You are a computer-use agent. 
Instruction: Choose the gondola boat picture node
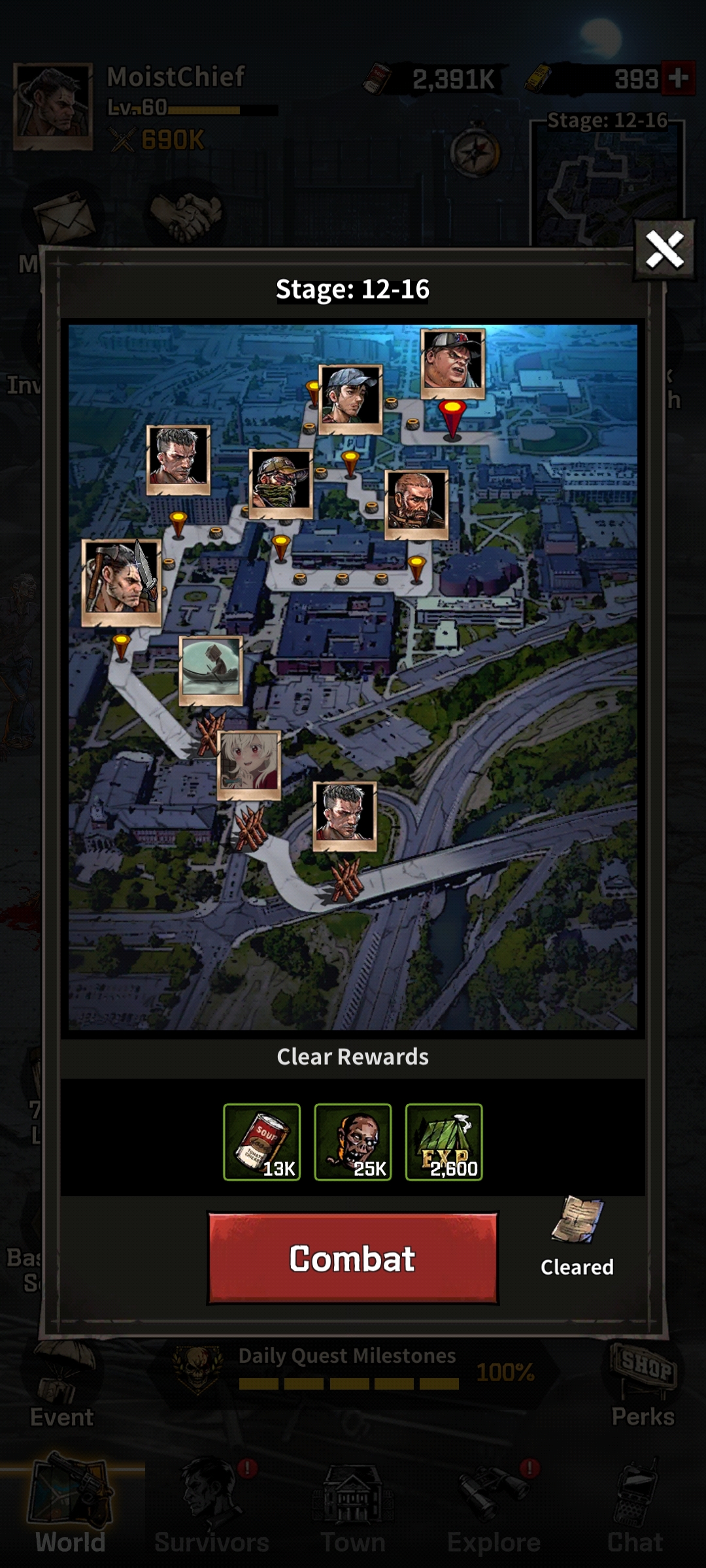[211, 668]
